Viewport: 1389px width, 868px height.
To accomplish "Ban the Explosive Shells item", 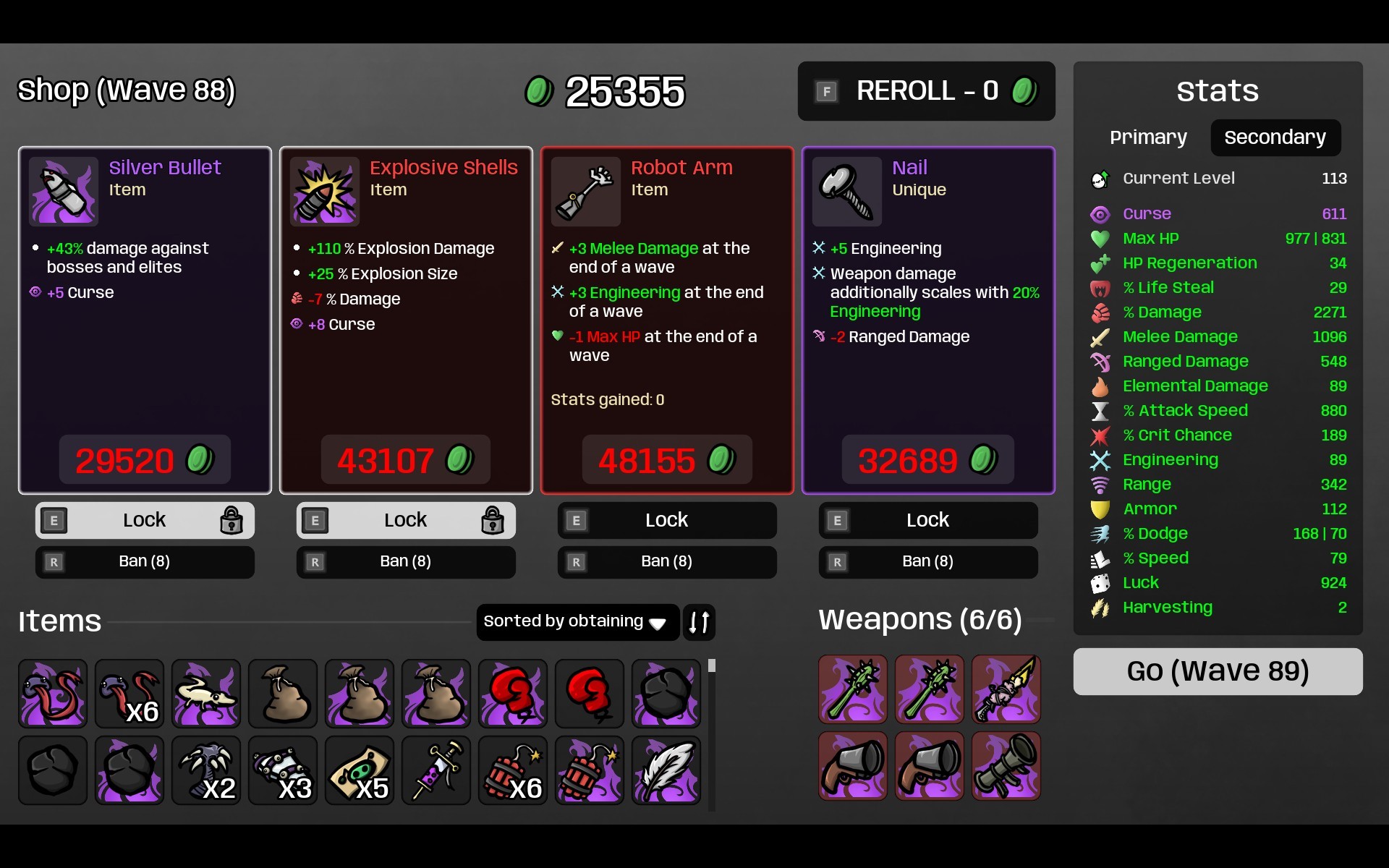I will click(405, 561).
